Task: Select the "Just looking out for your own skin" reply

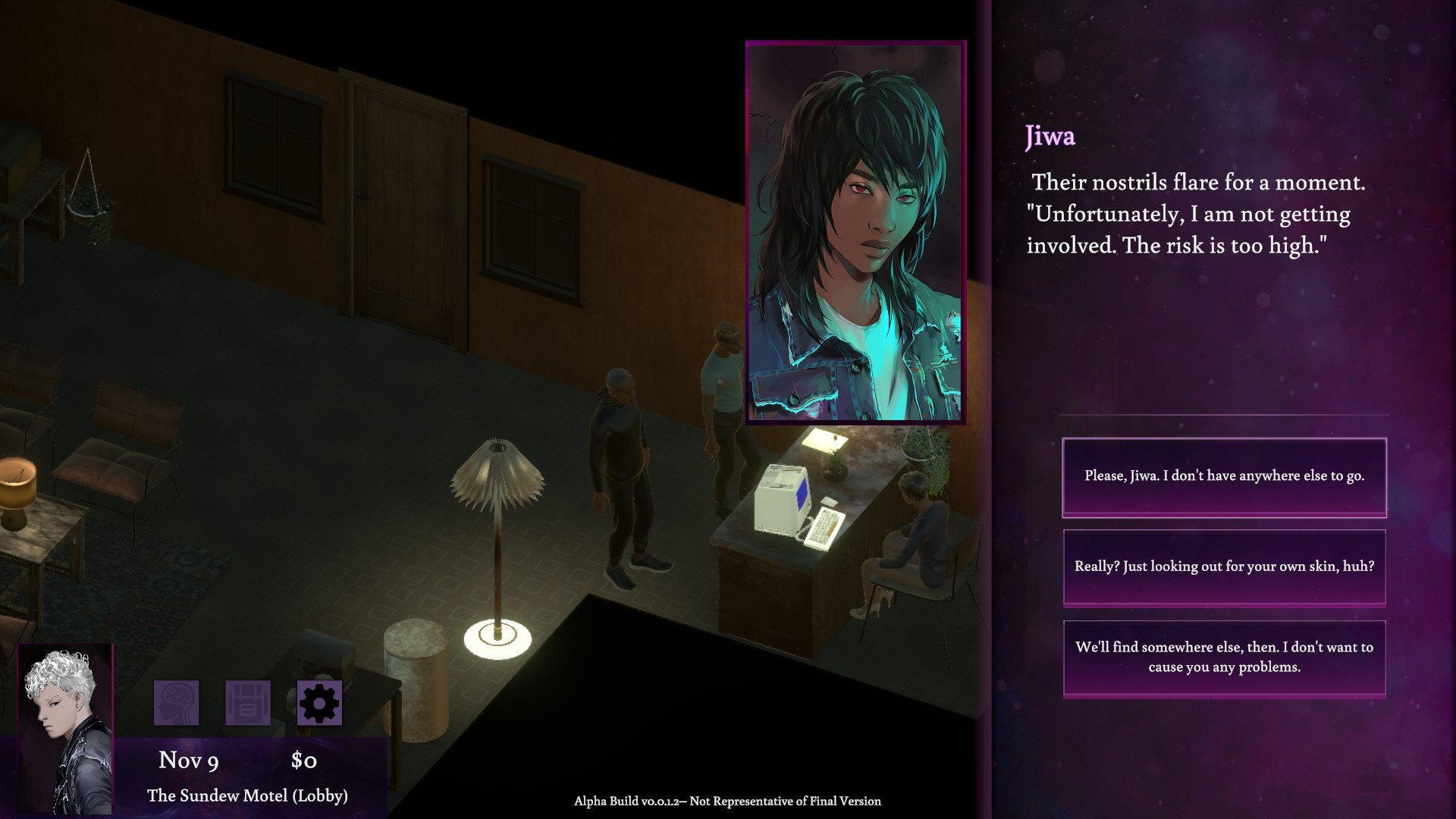Action: click(x=1224, y=567)
